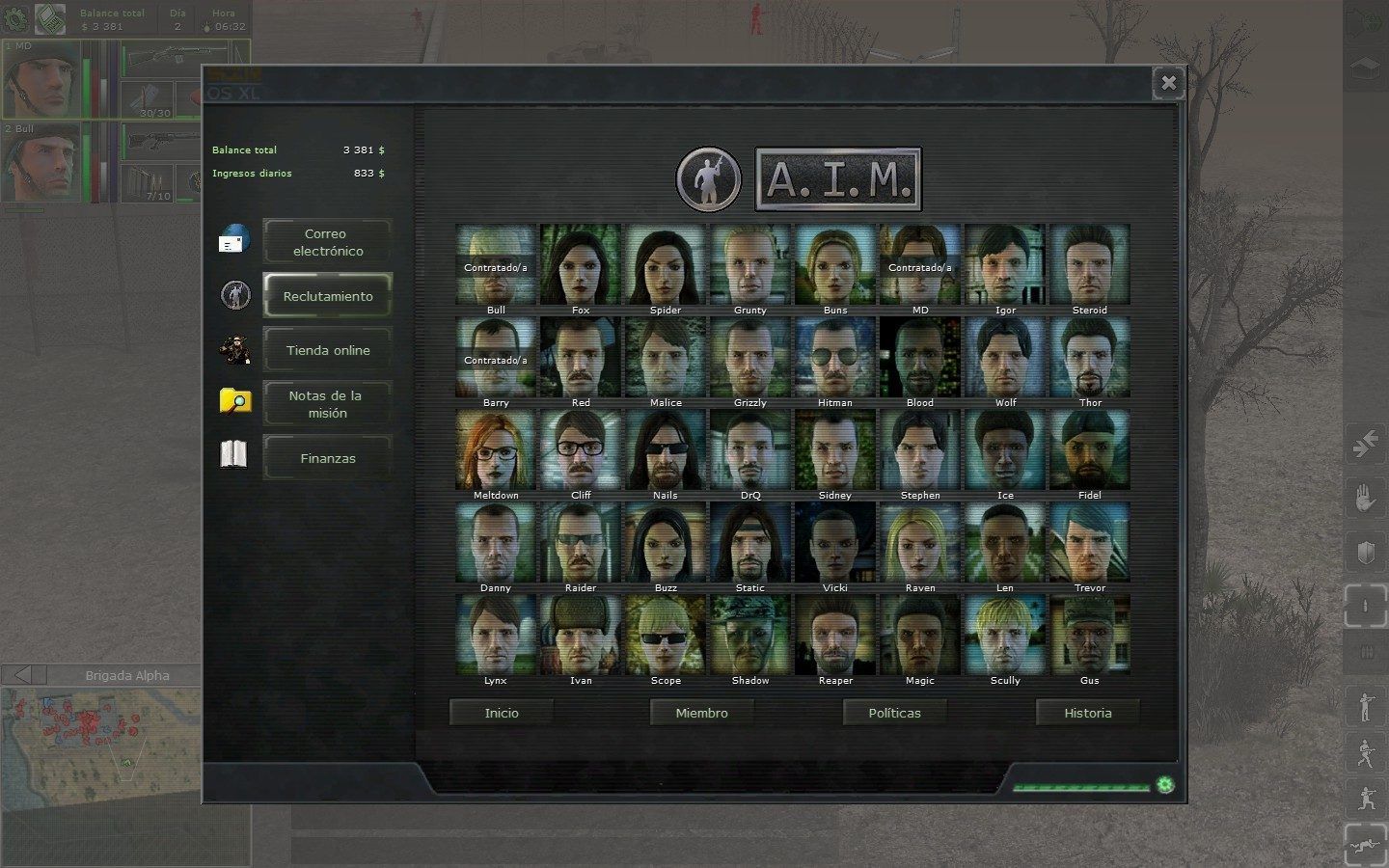The height and width of the screenshot is (868, 1389).
Task: Close the A.I.M. laptop window
Action: pyautogui.click(x=1168, y=83)
